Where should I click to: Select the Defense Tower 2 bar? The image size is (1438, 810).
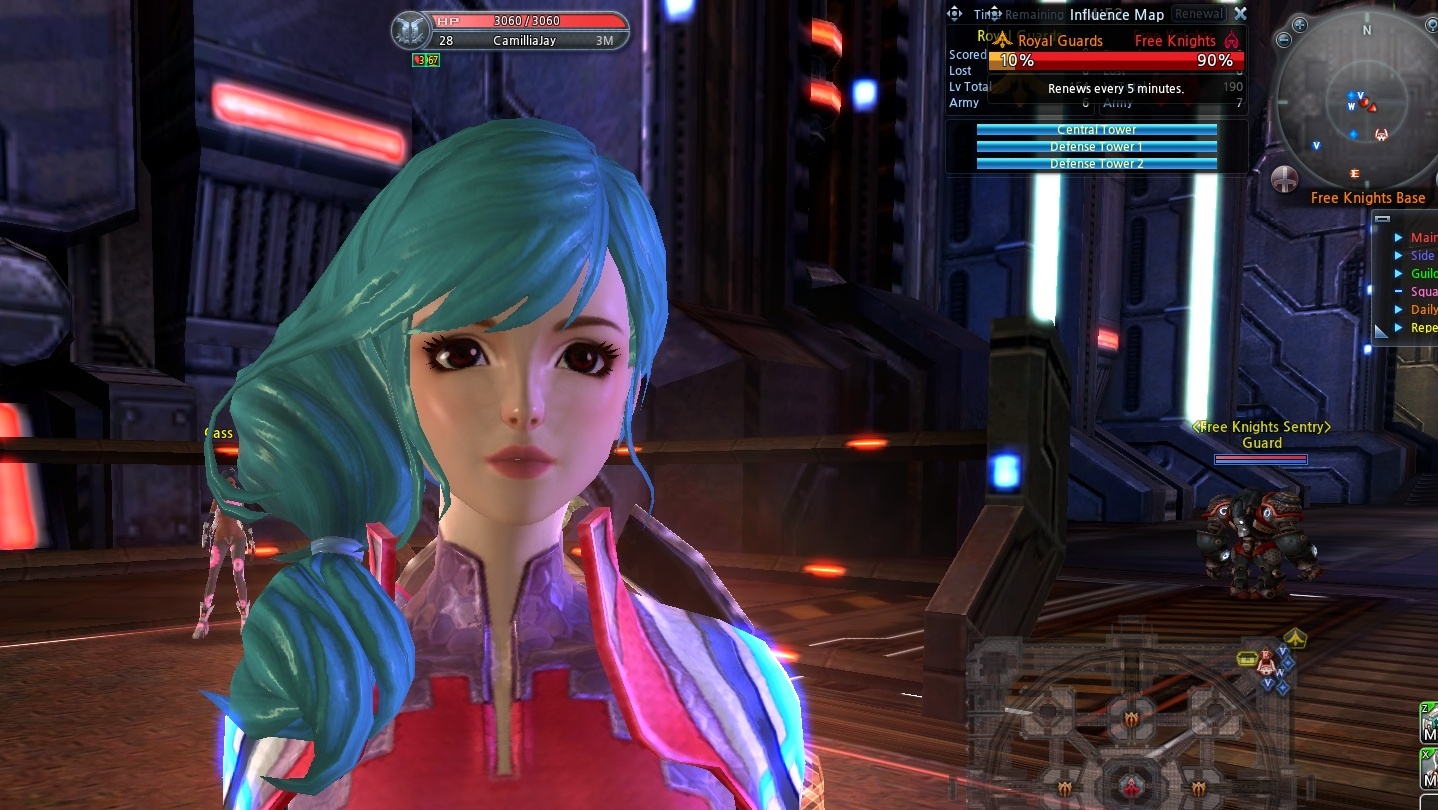(1096, 163)
